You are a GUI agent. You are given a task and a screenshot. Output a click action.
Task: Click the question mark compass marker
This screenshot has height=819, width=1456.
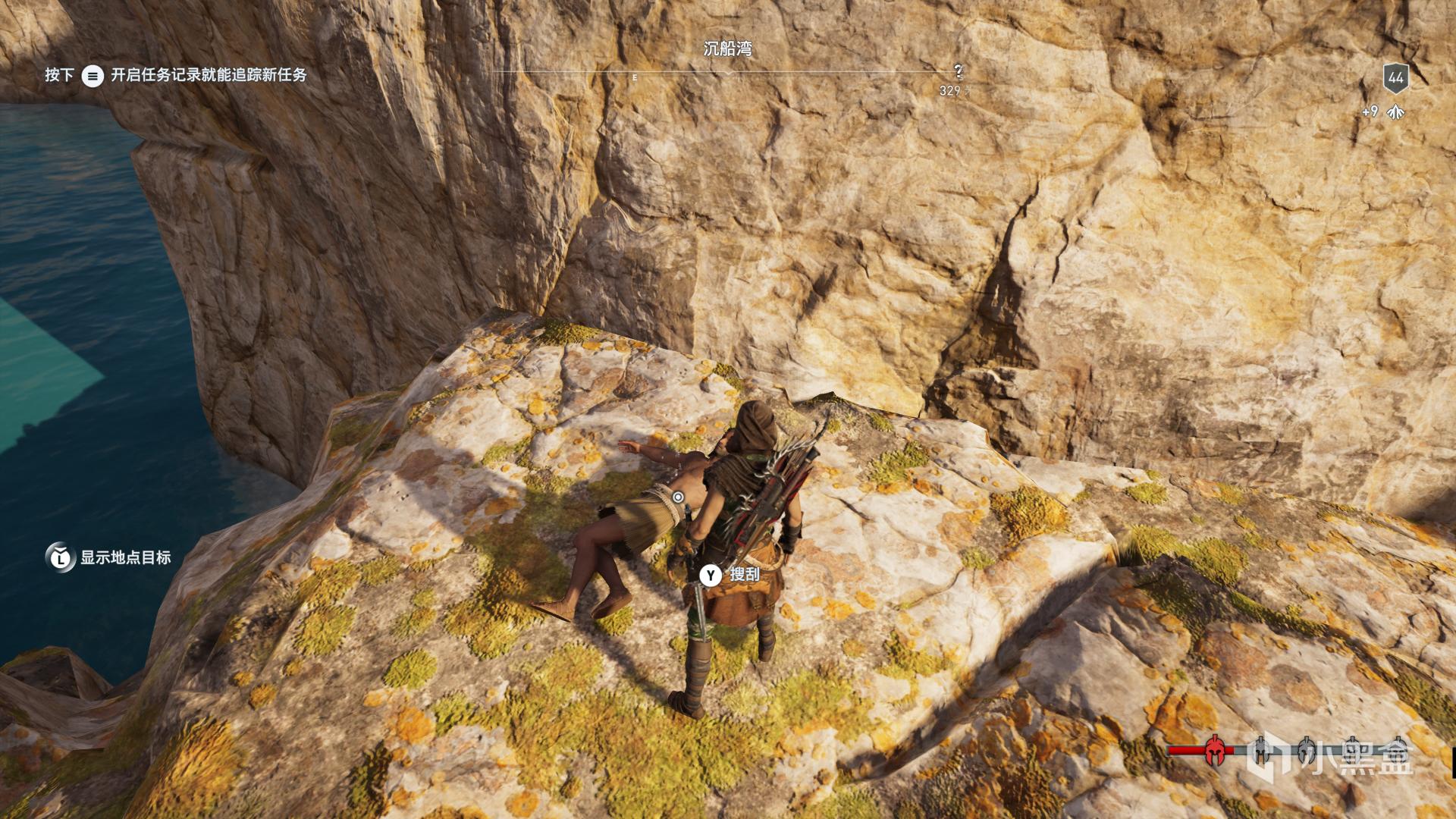tap(959, 72)
